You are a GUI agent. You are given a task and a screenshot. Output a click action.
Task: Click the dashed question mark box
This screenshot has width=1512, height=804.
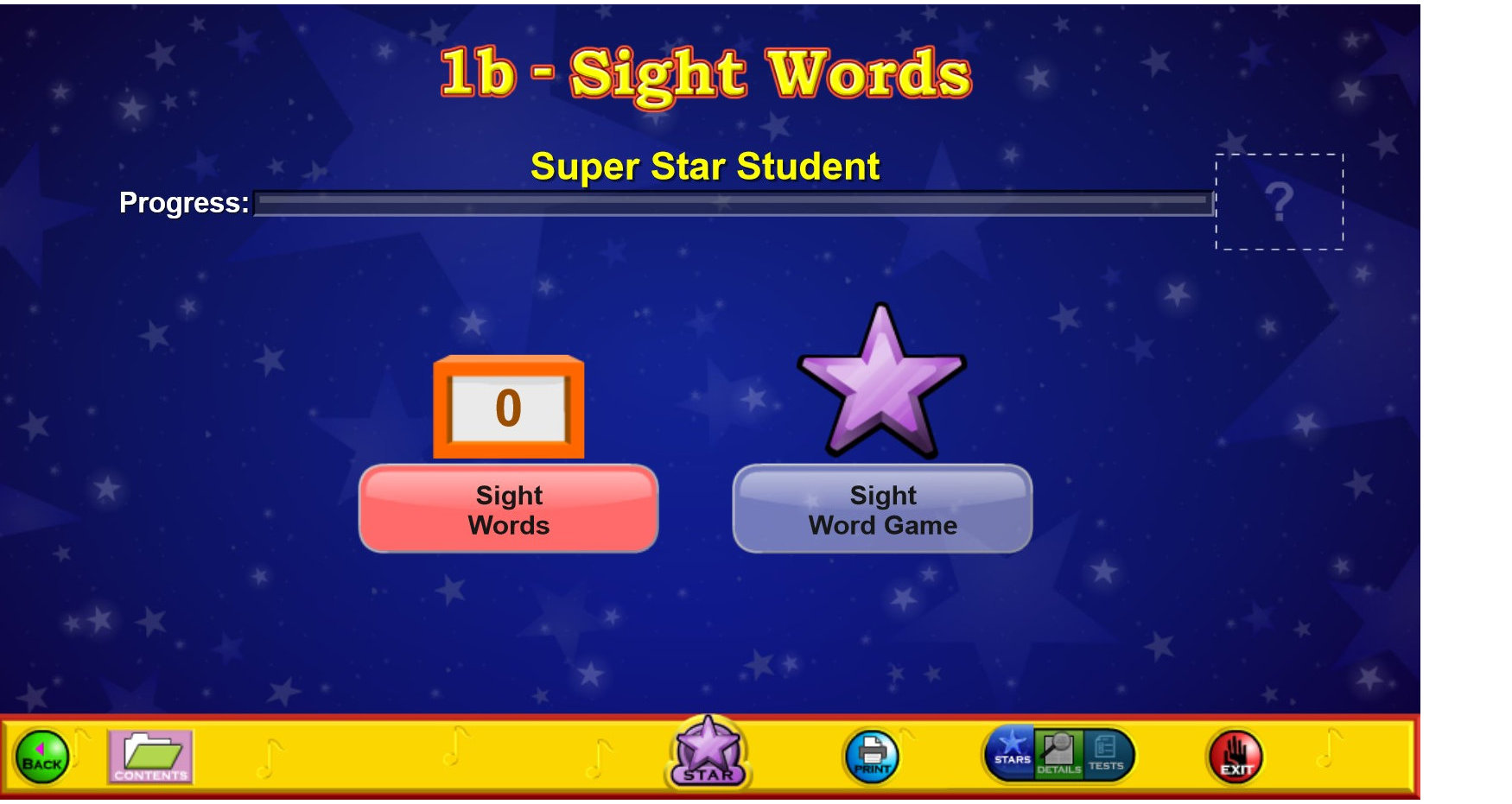(x=1279, y=200)
